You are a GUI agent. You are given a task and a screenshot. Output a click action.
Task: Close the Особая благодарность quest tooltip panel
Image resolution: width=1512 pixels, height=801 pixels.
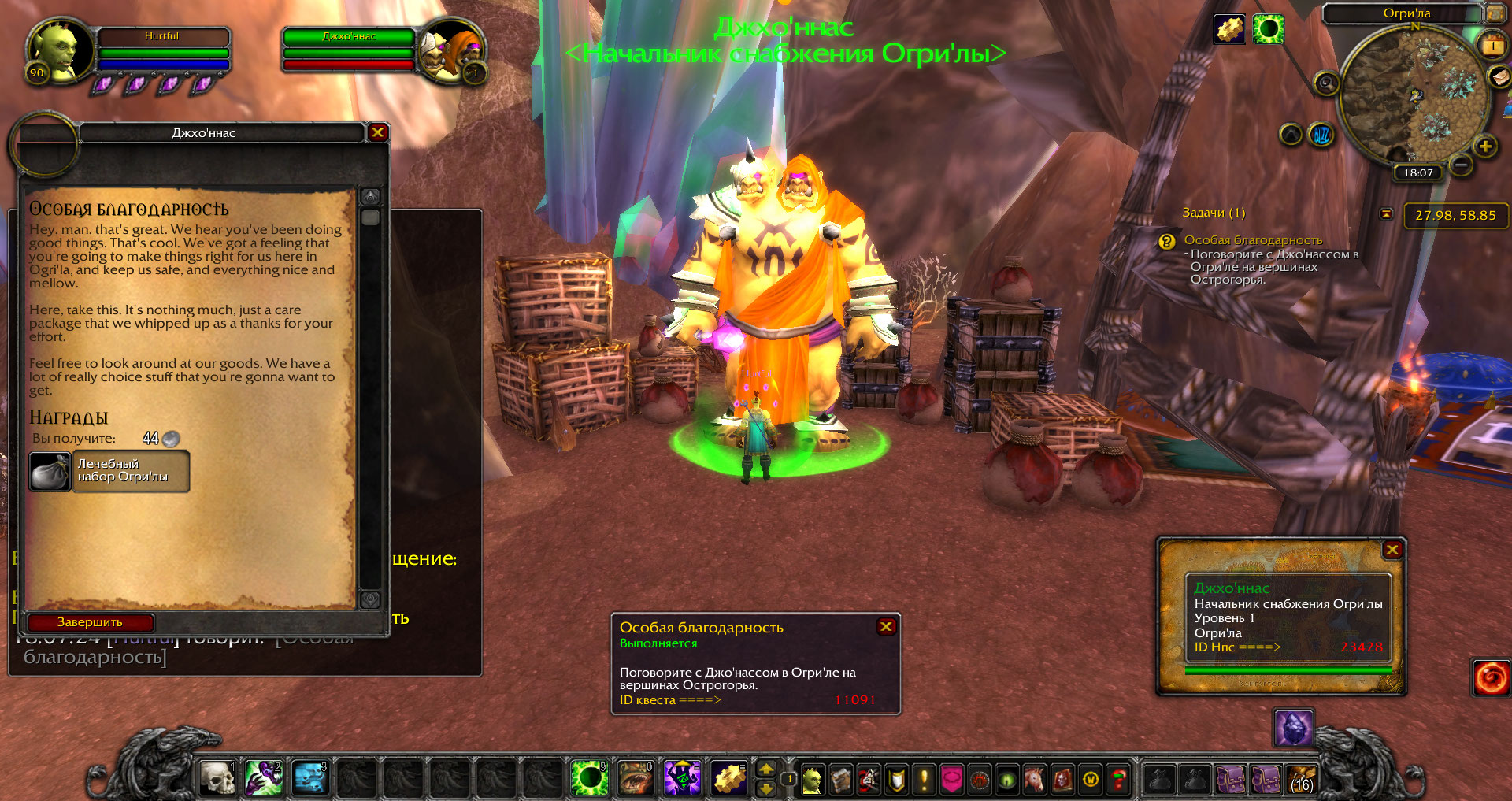886,626
